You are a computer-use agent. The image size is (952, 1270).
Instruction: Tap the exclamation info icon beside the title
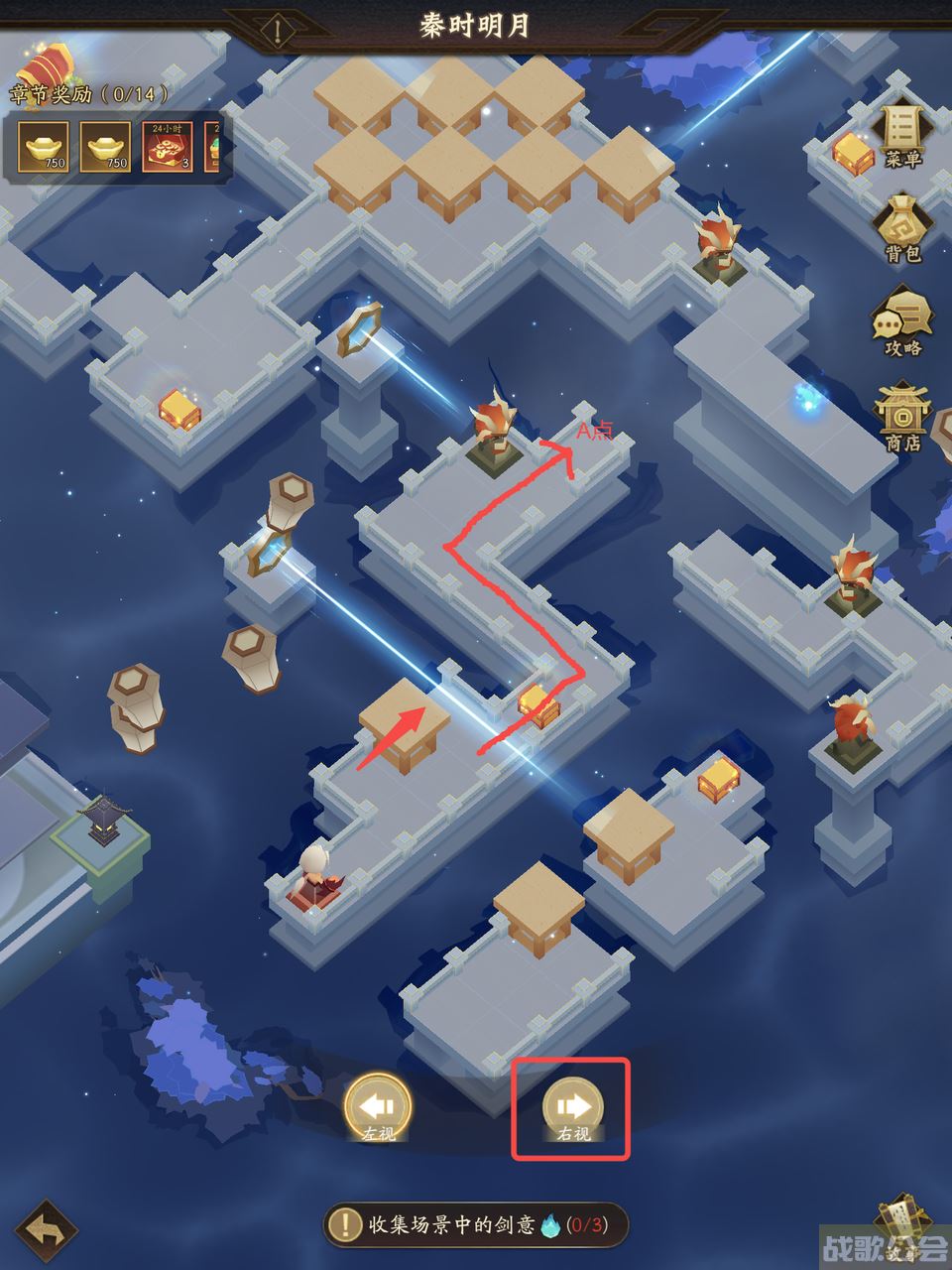[279, 31]
